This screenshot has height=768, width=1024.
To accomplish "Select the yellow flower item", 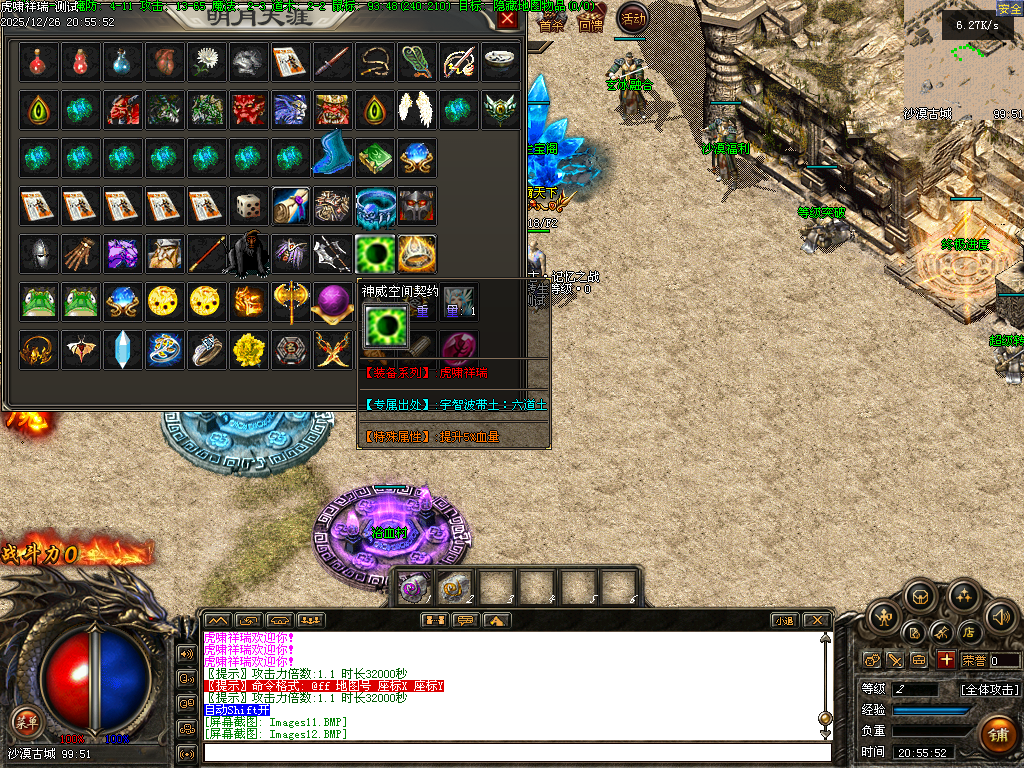I will pyautogui.click(x=248, y=349).
